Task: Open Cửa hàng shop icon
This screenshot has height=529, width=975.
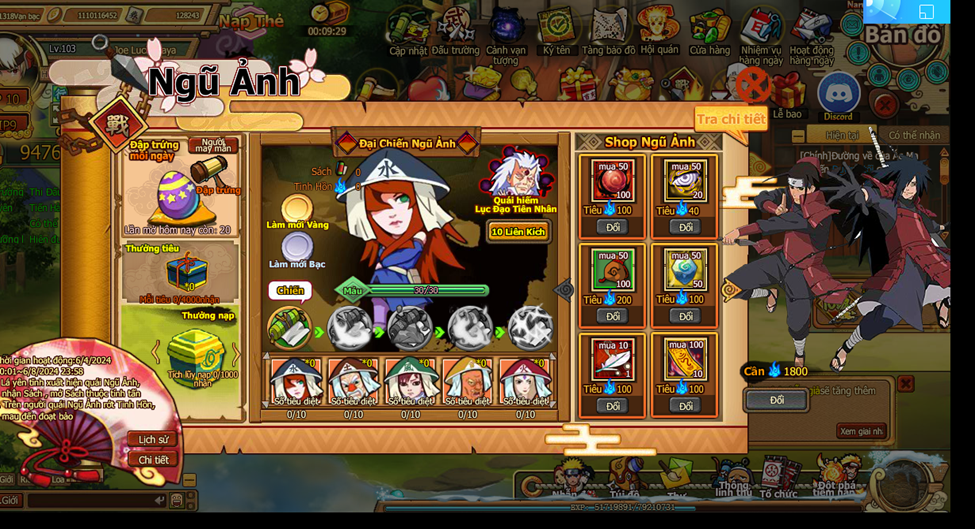Action: tap(709, 32)
